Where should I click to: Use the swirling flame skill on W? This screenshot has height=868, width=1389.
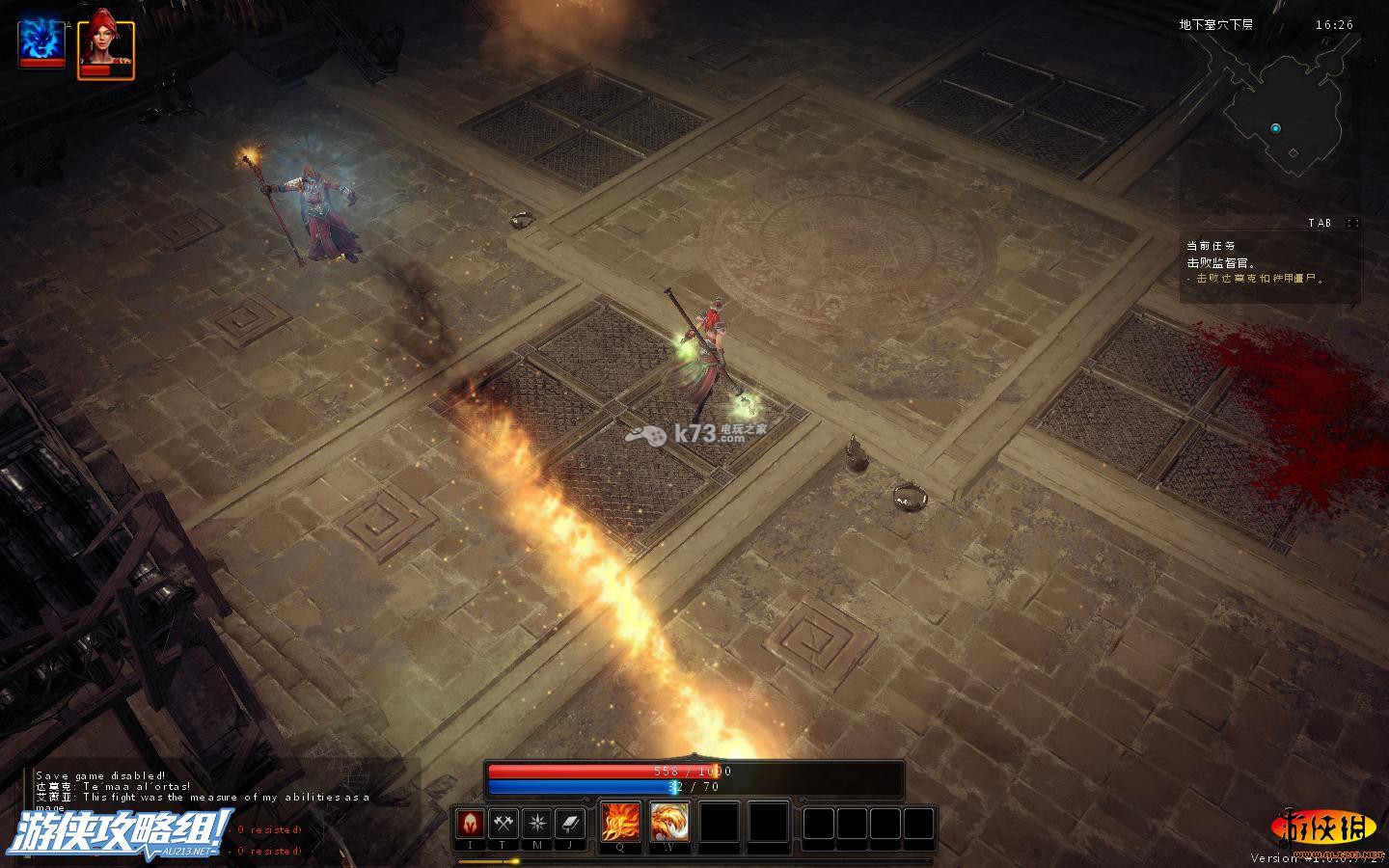click(x=669, y=822)
